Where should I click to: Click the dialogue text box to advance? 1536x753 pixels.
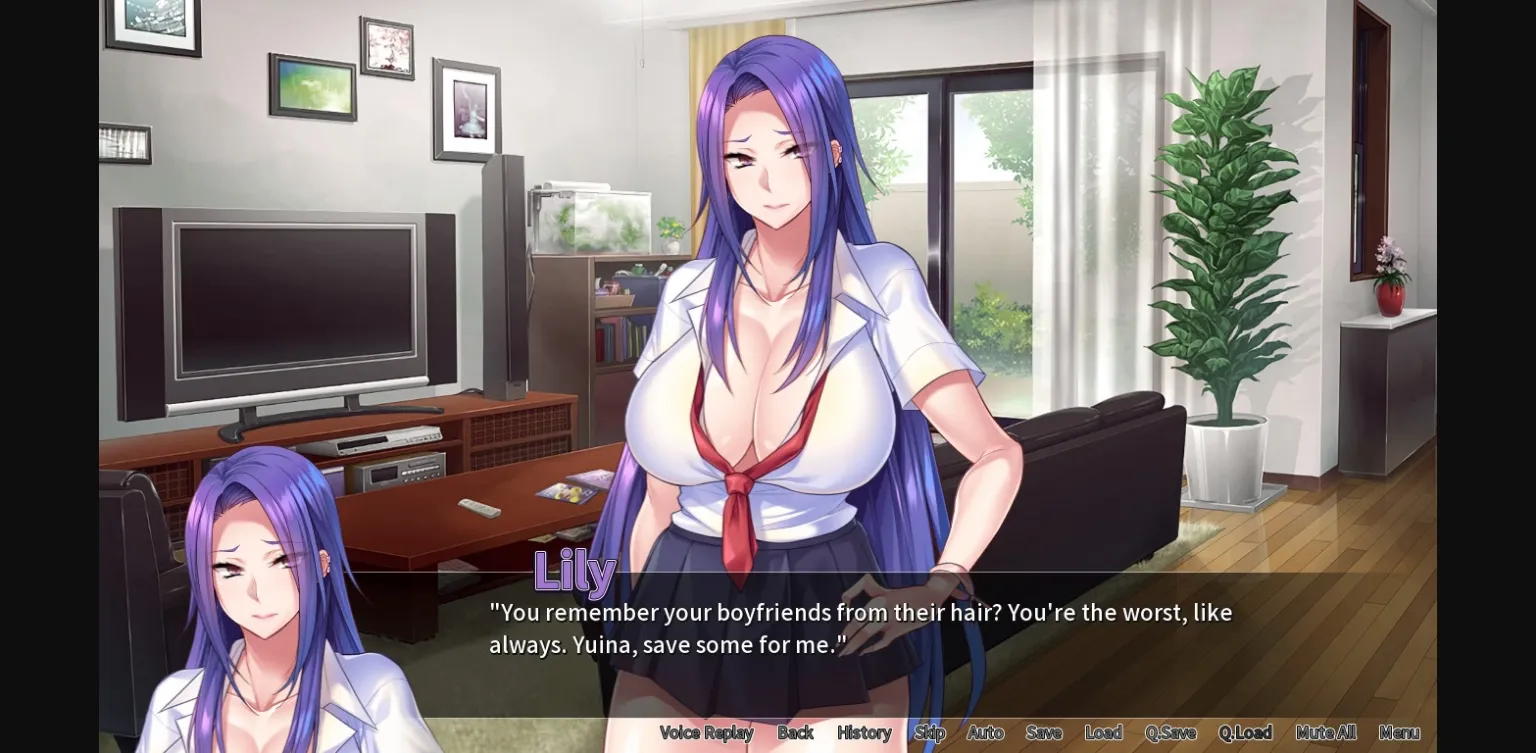click(x=860, y=628)
